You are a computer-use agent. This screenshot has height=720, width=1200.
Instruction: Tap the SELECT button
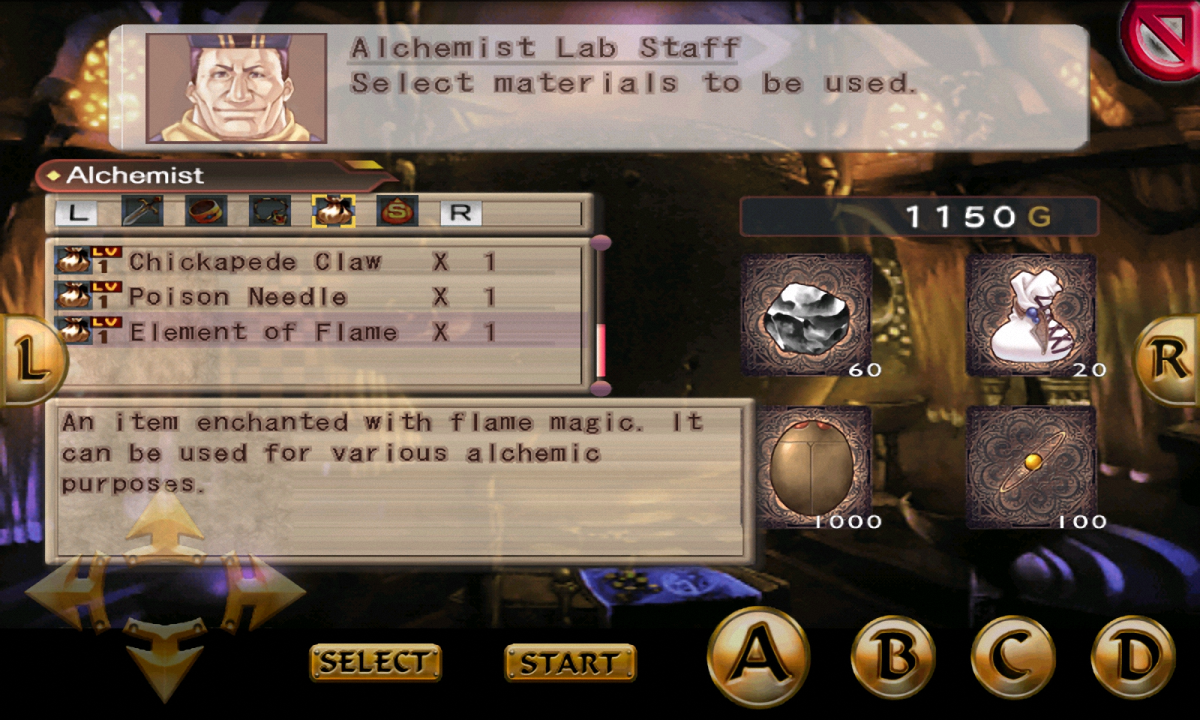(375, 662)
